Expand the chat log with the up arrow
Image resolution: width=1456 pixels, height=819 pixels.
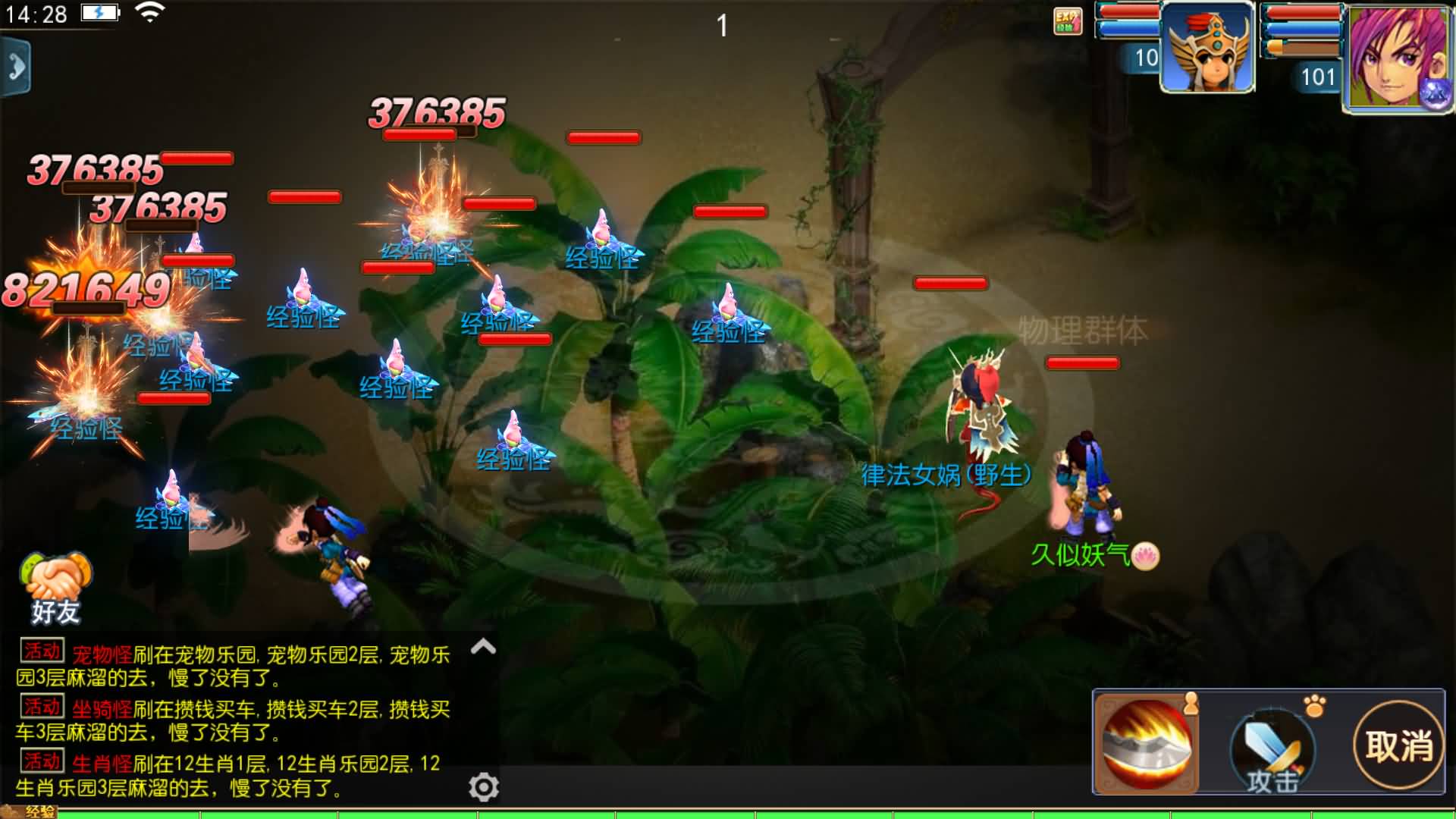click(x=483, y=647)
